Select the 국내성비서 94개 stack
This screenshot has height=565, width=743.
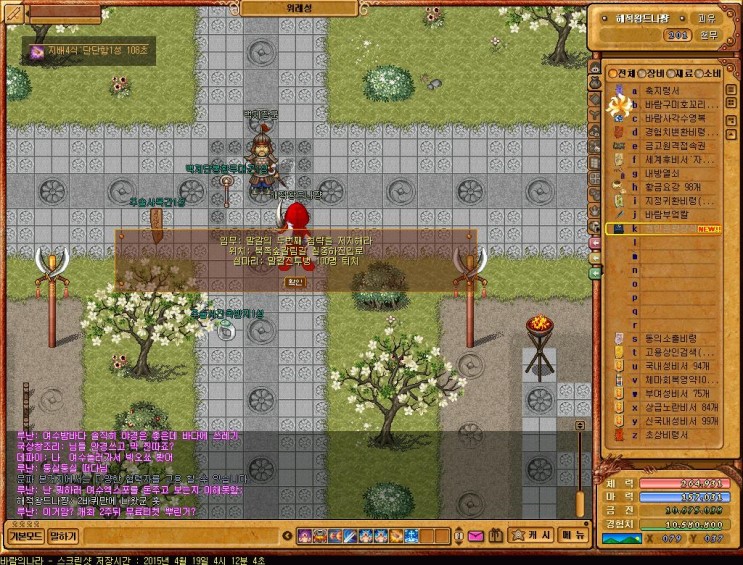[x=672, y=366]
